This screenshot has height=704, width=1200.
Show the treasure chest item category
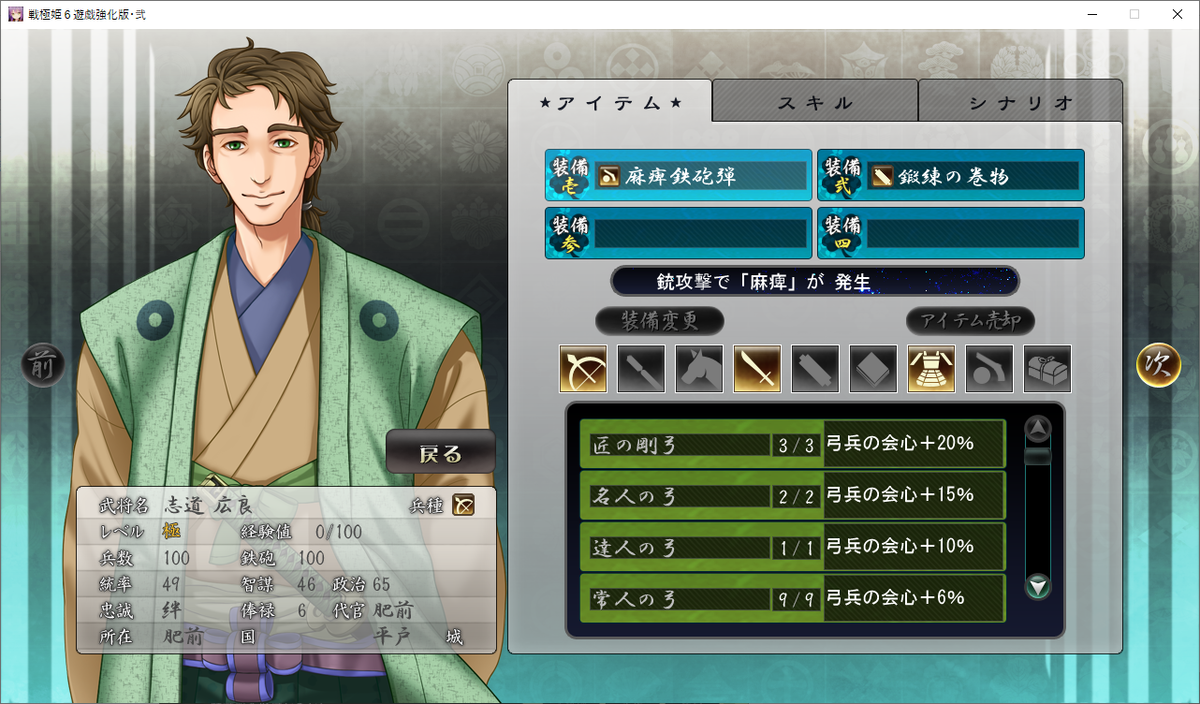[1047, 369]
